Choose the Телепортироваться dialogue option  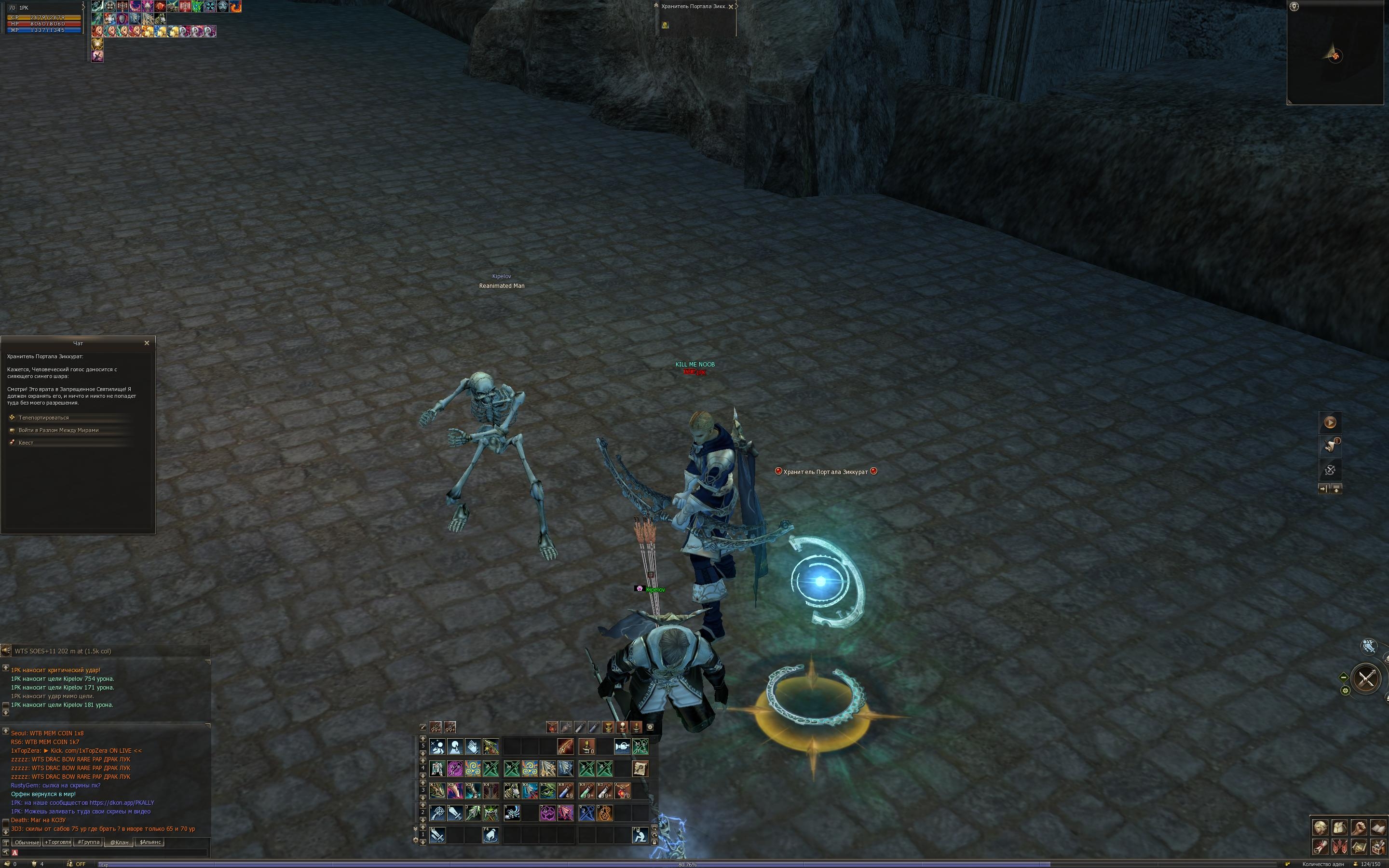pos(43,418)
